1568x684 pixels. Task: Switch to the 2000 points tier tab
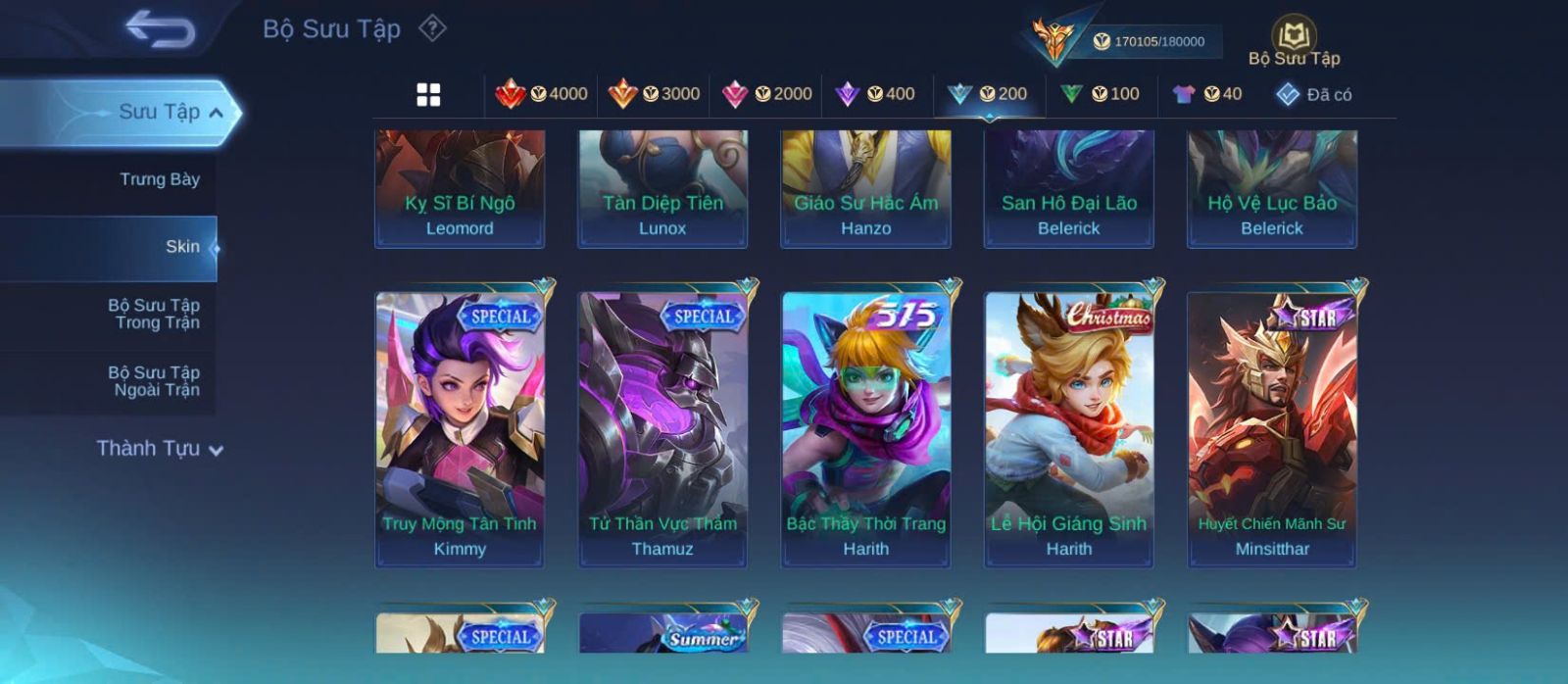pos(766,94)
